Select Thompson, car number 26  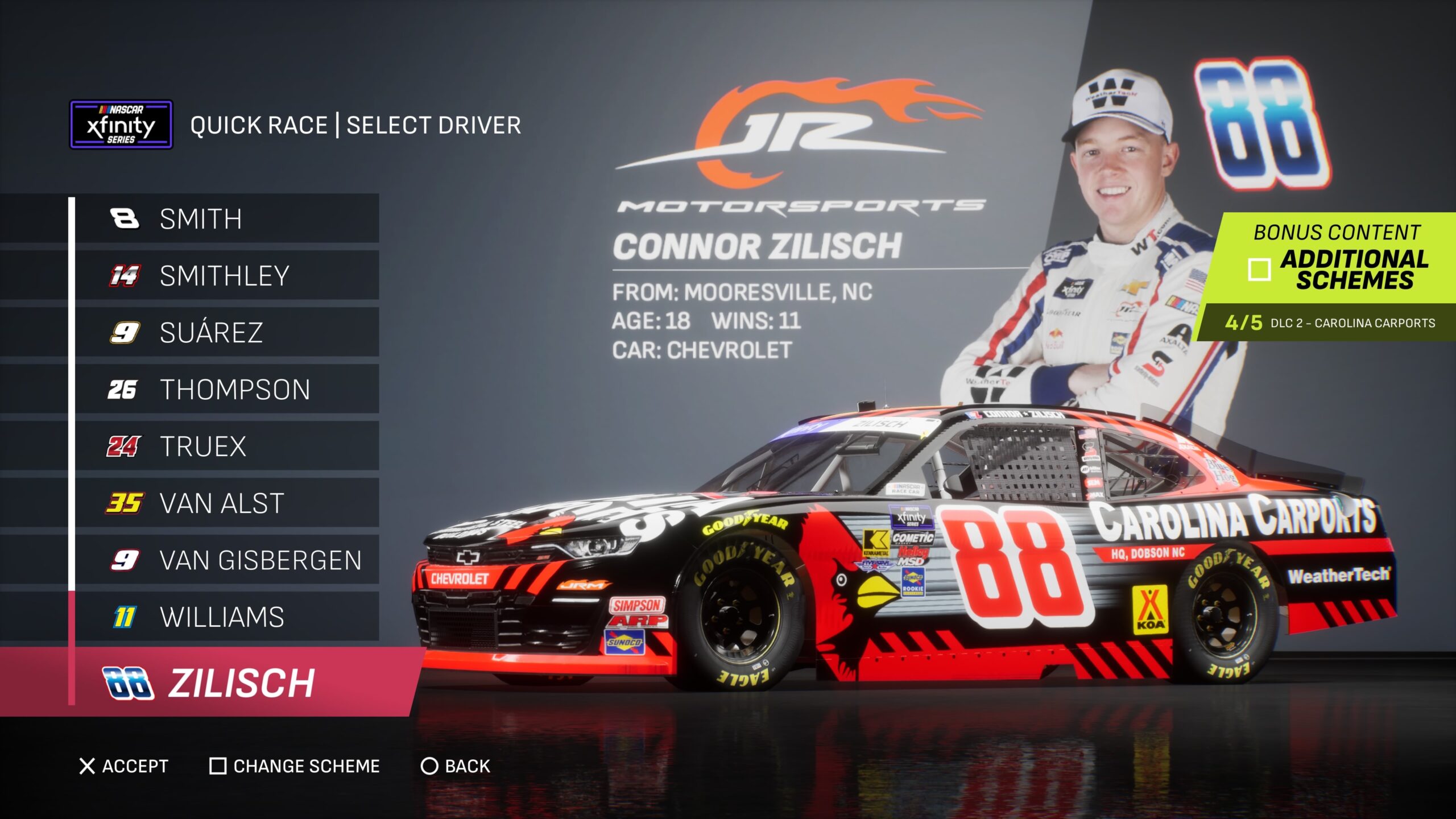click(x=226, y=390)
